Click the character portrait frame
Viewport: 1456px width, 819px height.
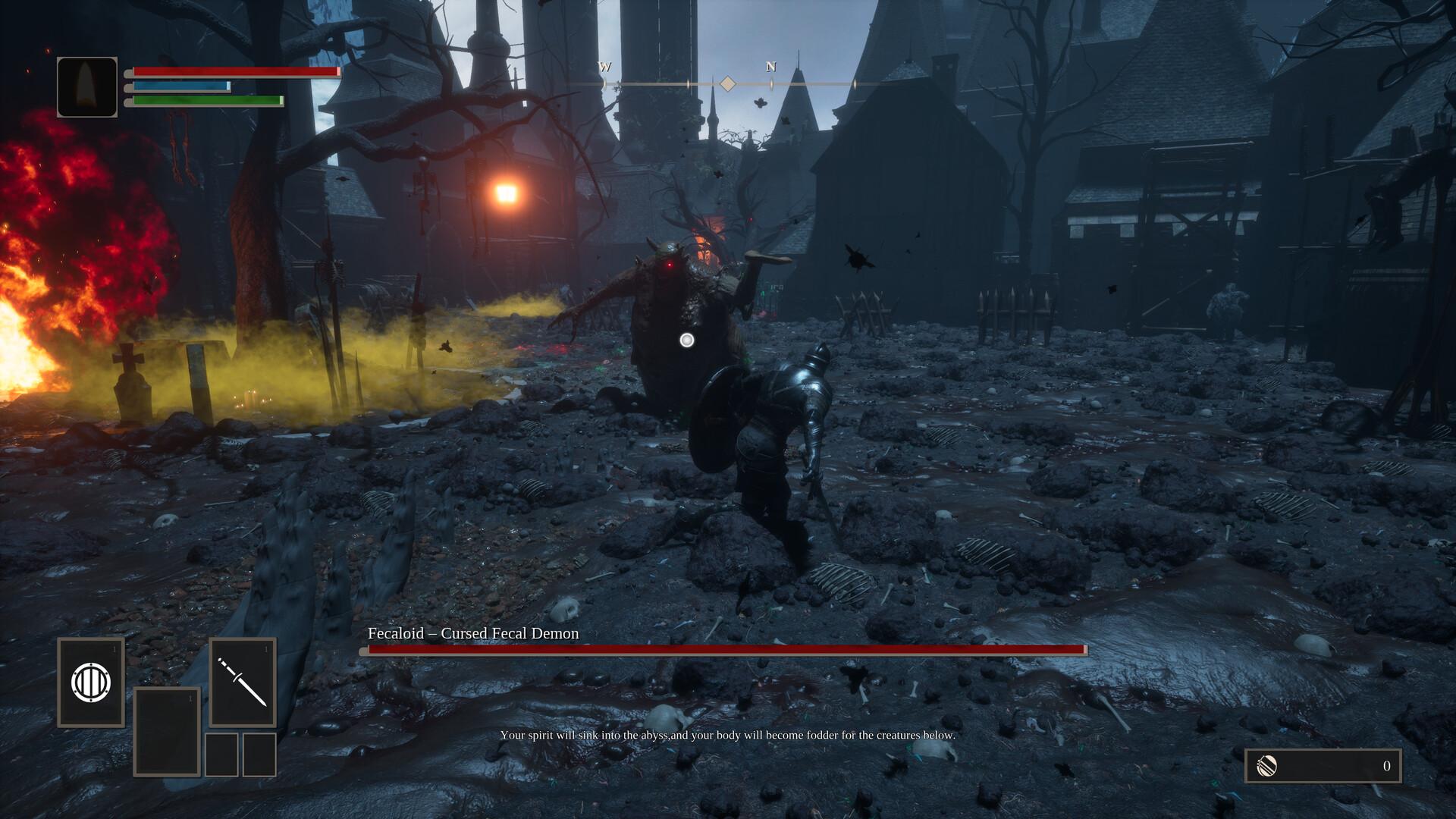tap(87, 87)
